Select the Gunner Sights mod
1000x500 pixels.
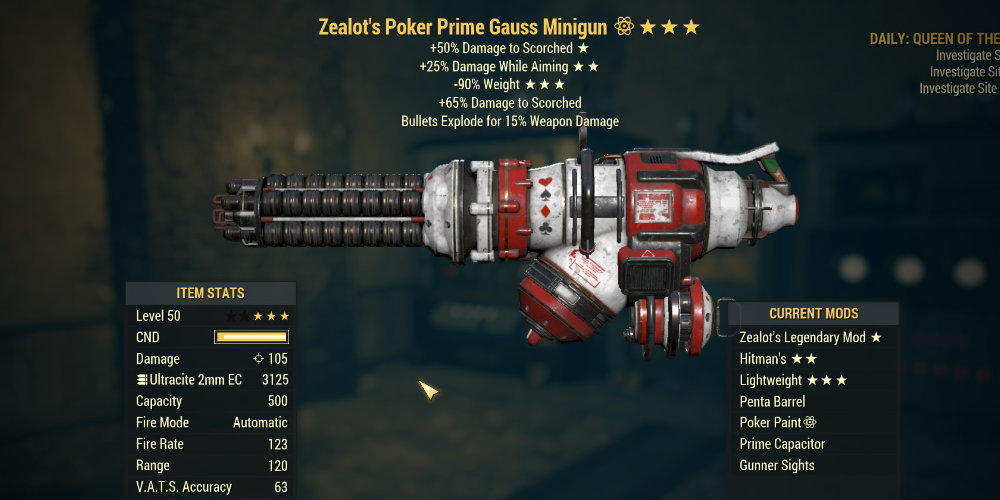point(777,465)
